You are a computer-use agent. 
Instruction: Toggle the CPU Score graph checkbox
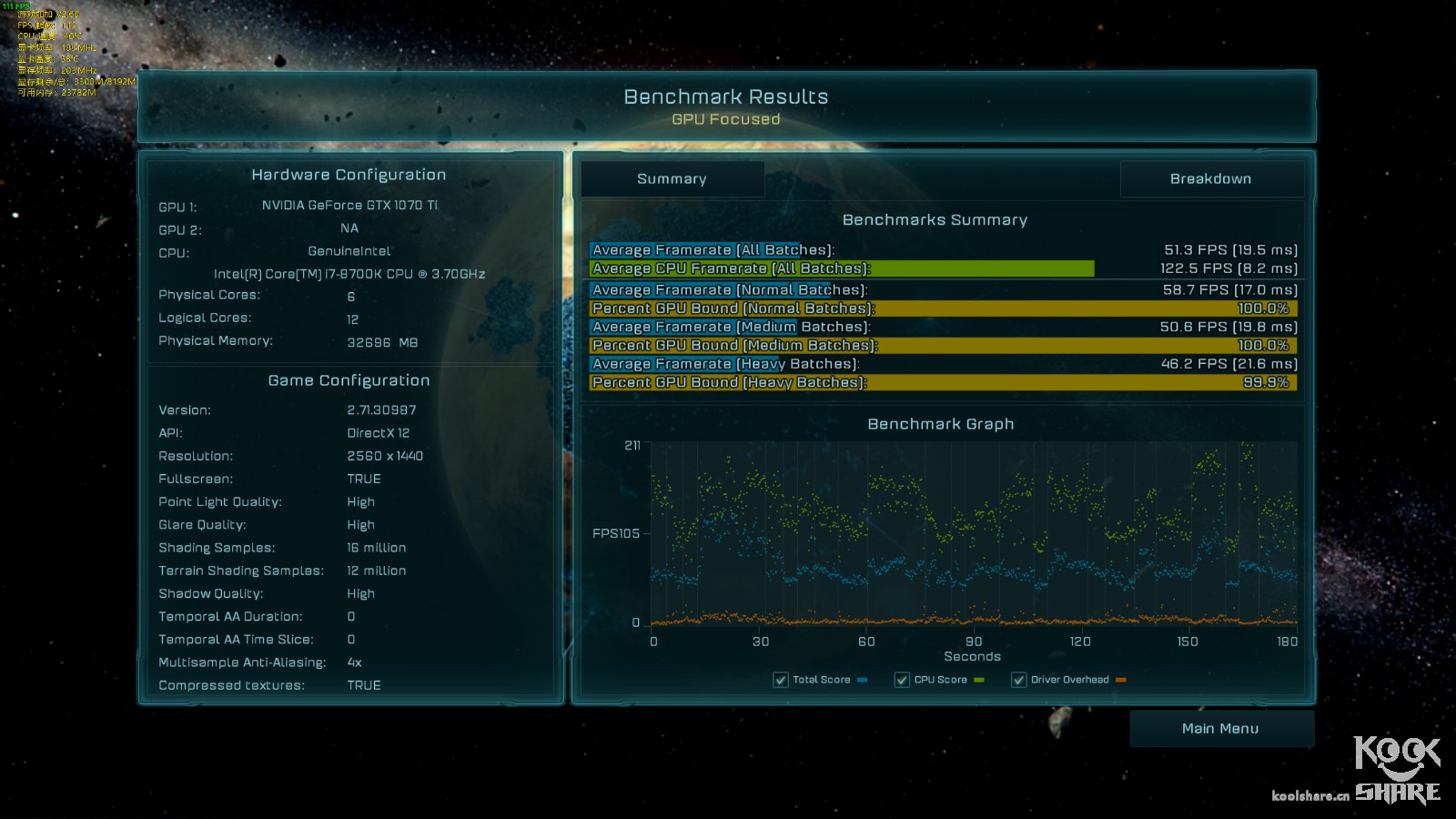coord(902,680)
